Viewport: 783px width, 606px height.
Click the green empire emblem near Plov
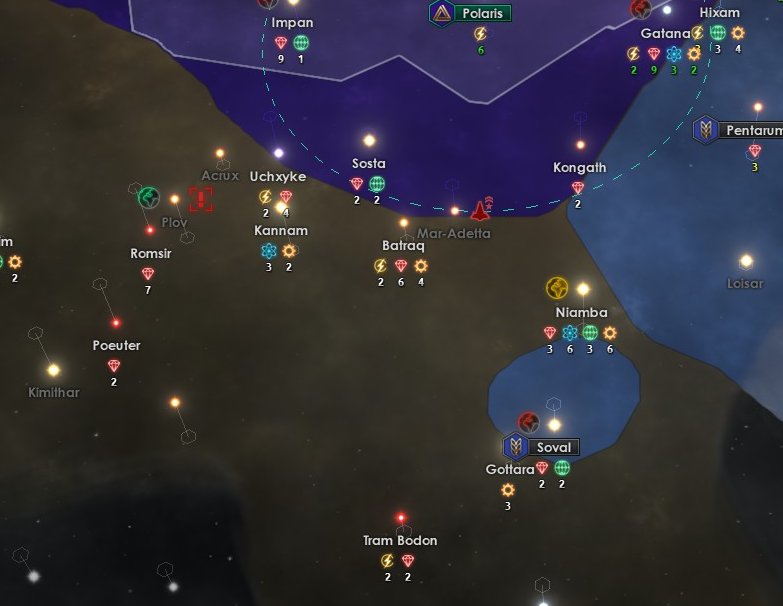point(149,195)
